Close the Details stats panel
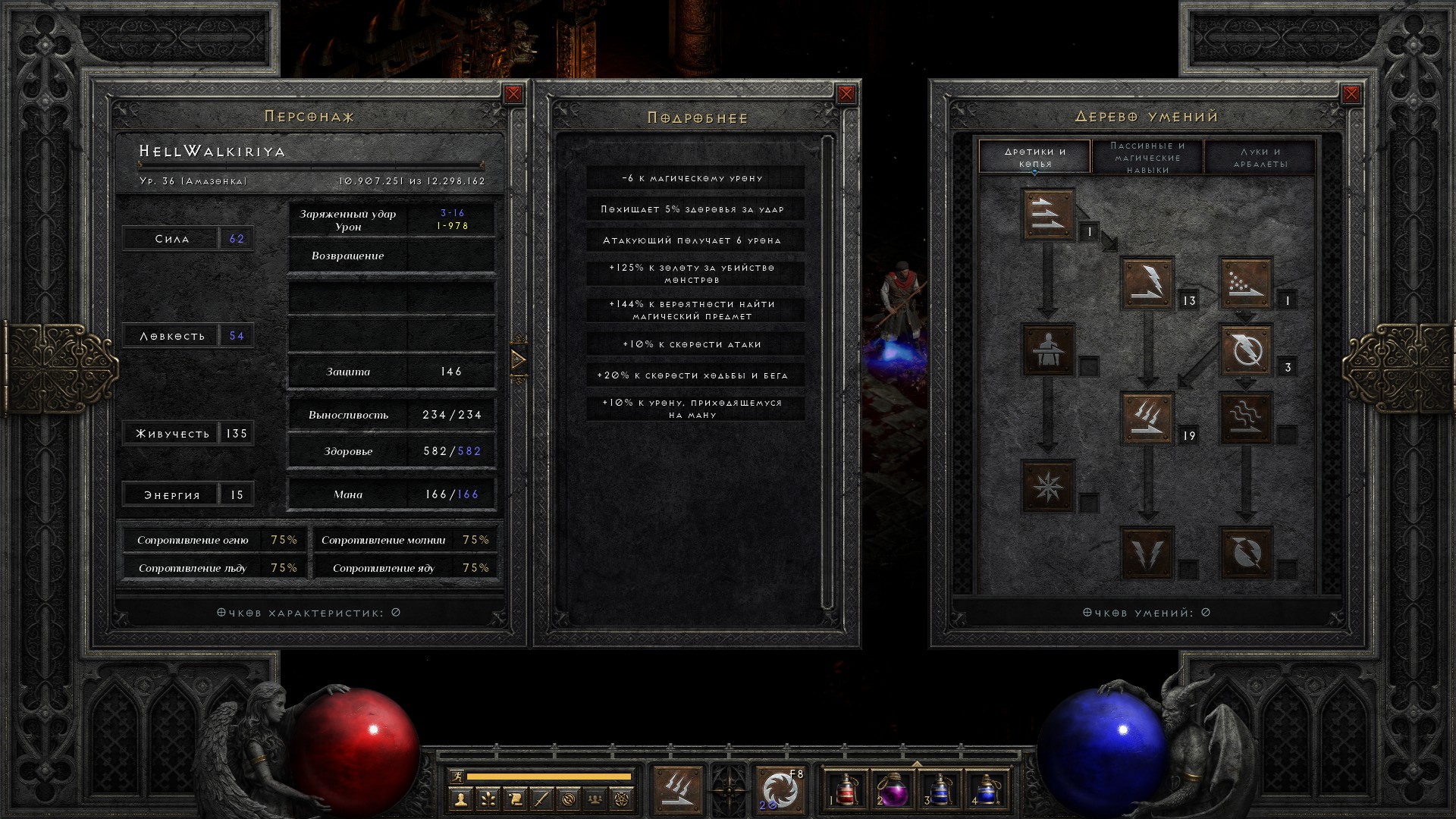 coord(846,94)
